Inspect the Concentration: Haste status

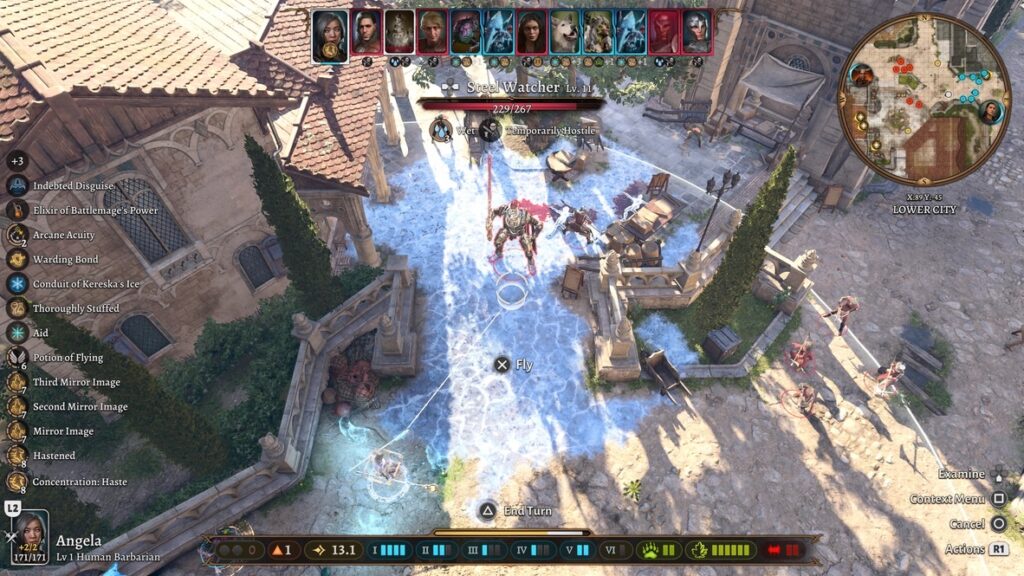[17, 480]
